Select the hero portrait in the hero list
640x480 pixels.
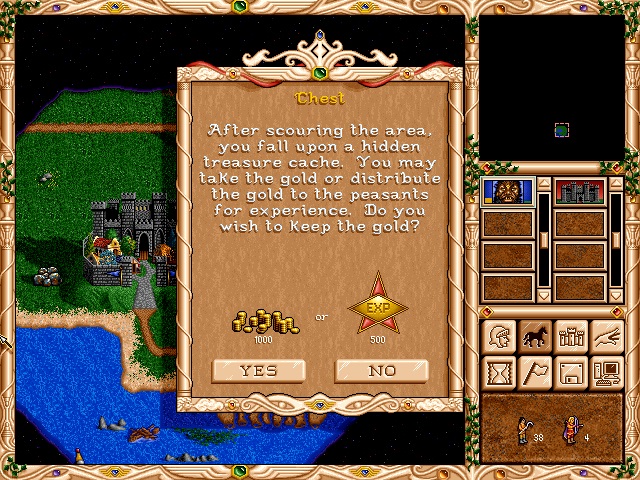(x=507, y=192)
